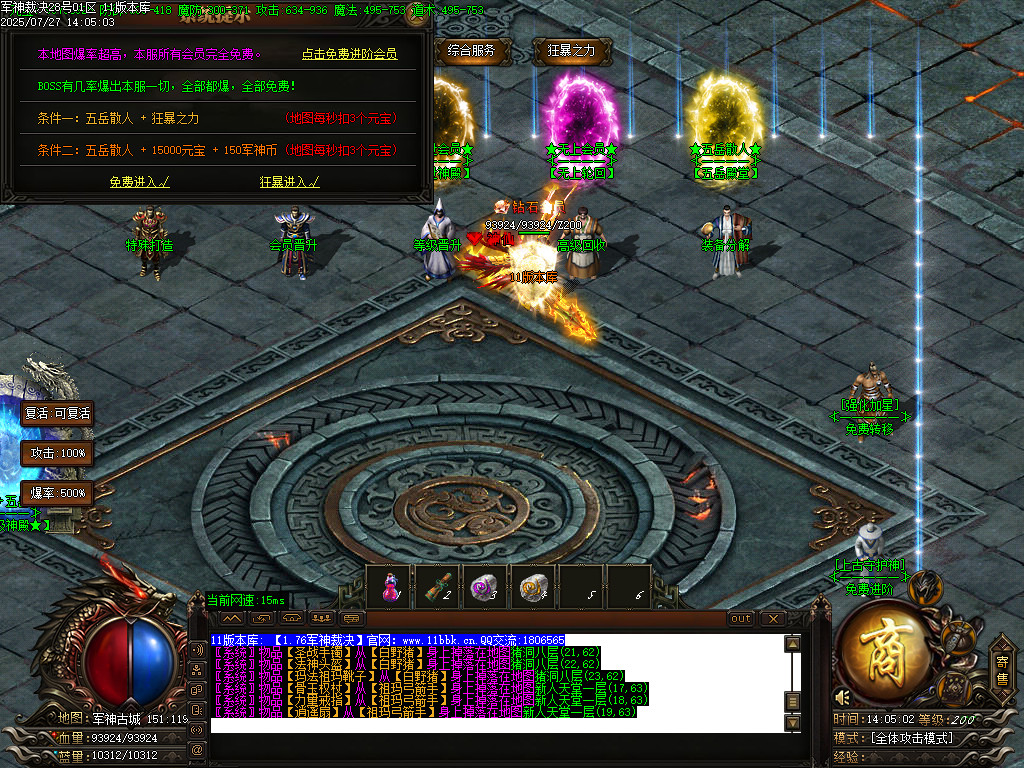Click the 爆率:500% button
Screen dimensions: 1024x768
coord(58,493)
